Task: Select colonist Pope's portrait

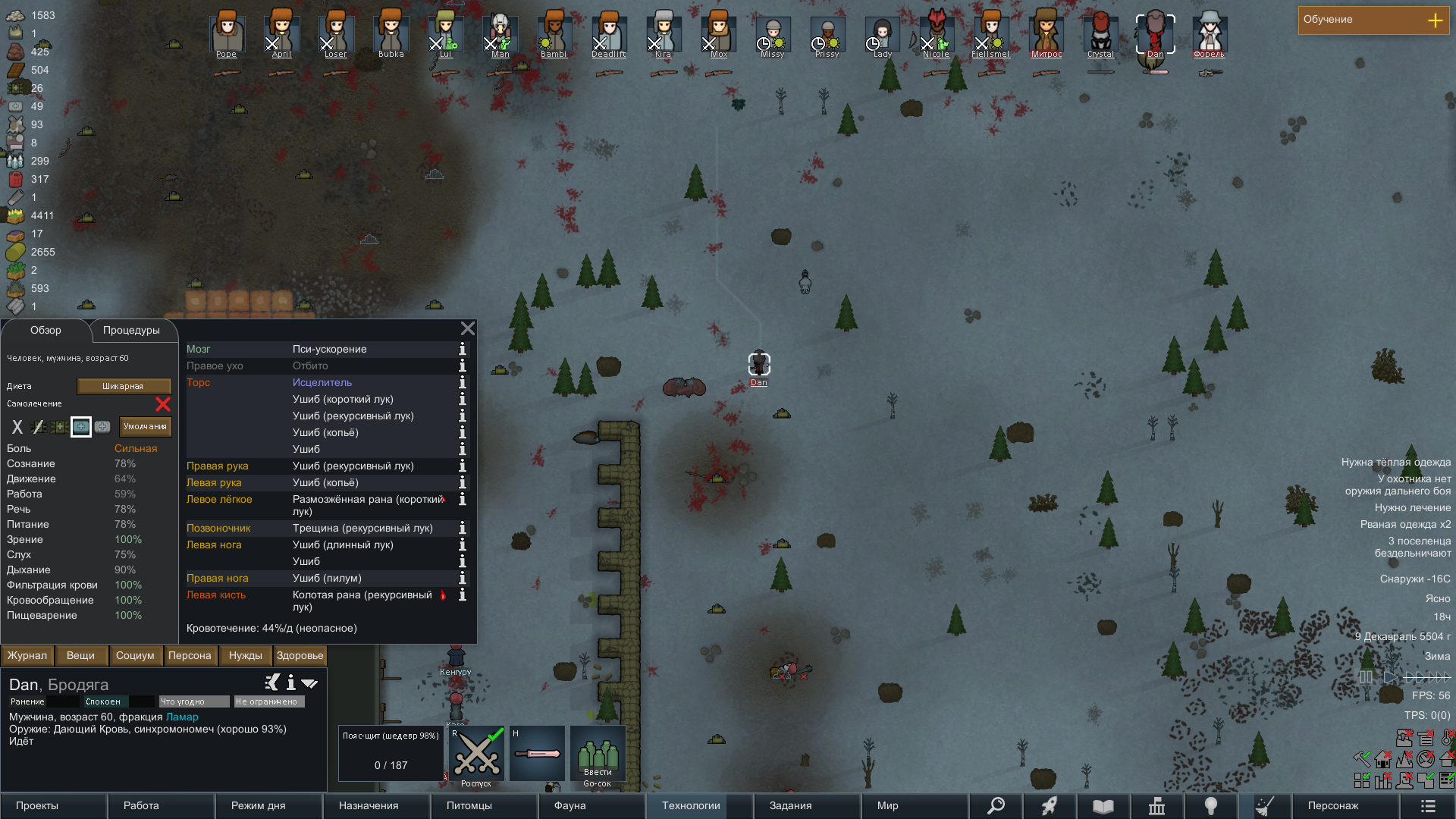Action: 227,34
